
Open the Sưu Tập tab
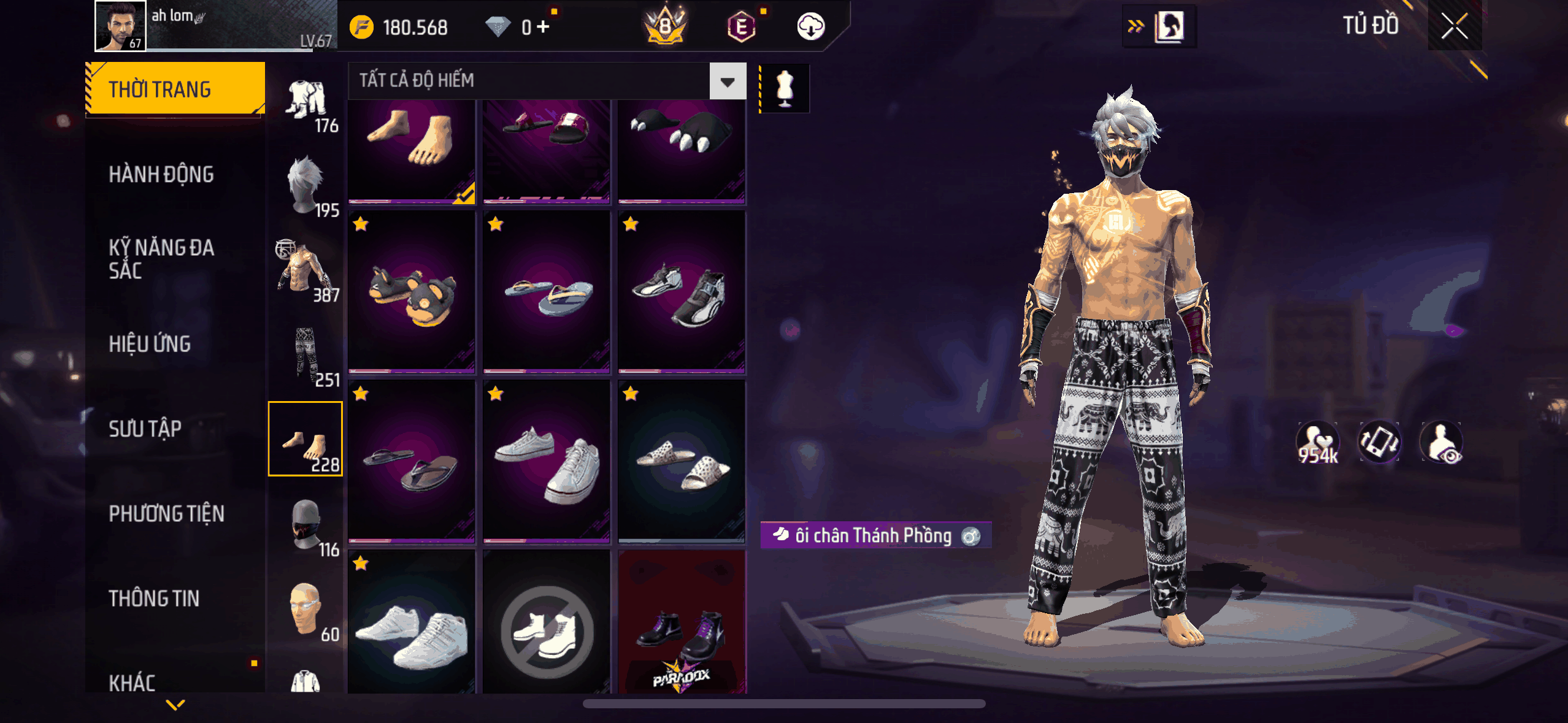145,429
